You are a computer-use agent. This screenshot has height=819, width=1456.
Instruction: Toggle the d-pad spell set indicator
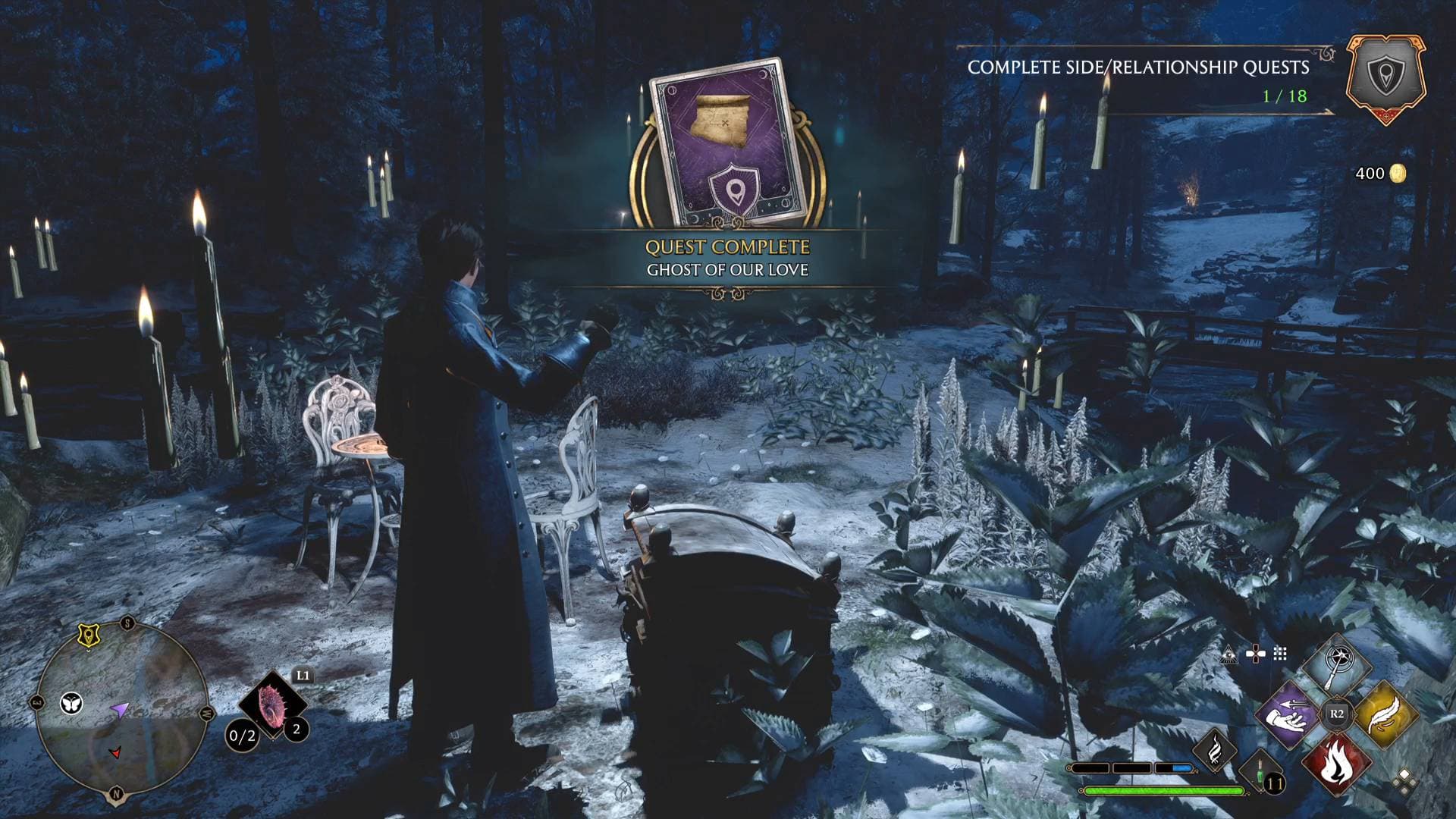pos(1257,653)
